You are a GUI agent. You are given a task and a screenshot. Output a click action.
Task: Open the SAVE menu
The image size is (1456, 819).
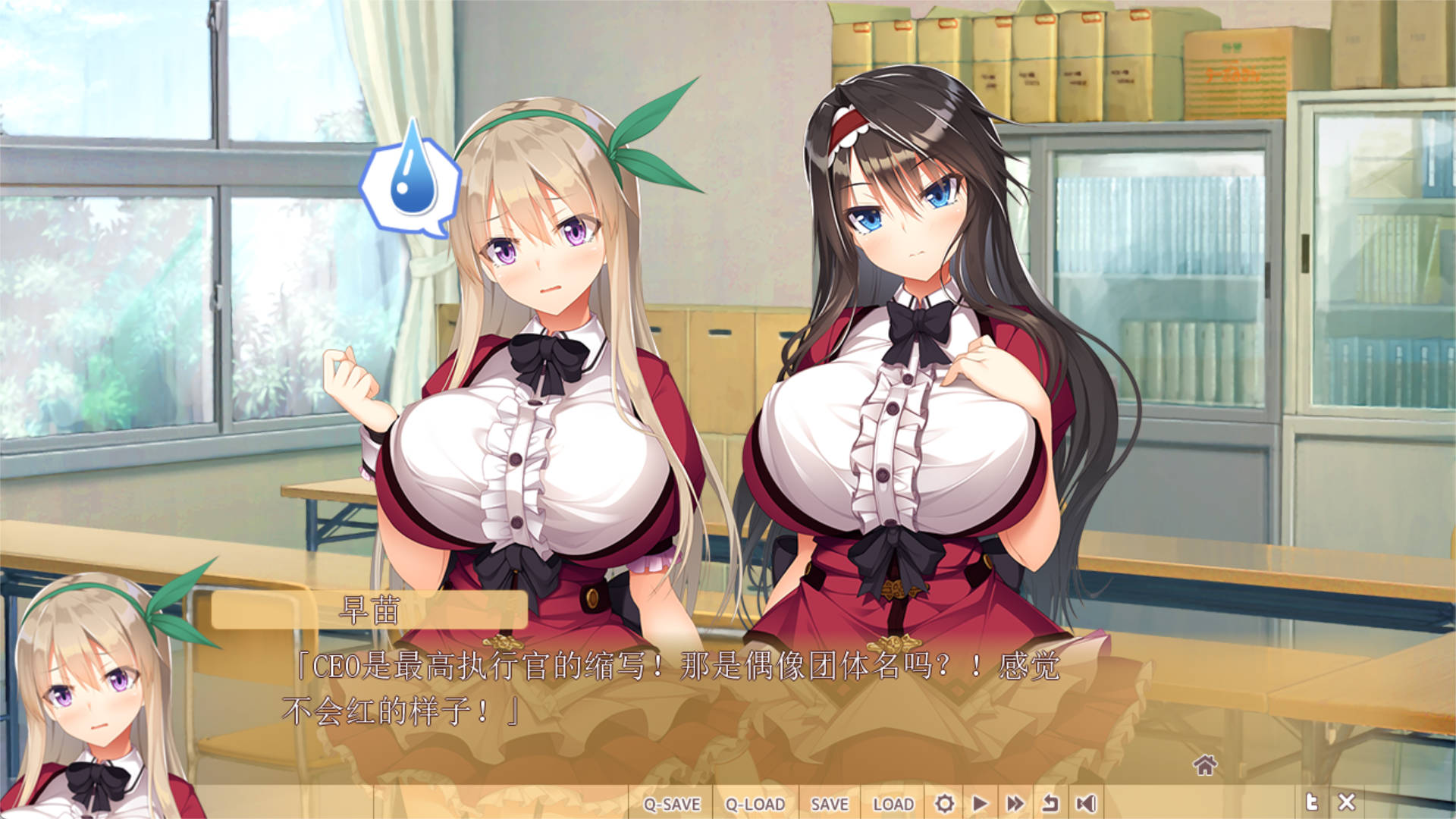(x=829, y=804)
